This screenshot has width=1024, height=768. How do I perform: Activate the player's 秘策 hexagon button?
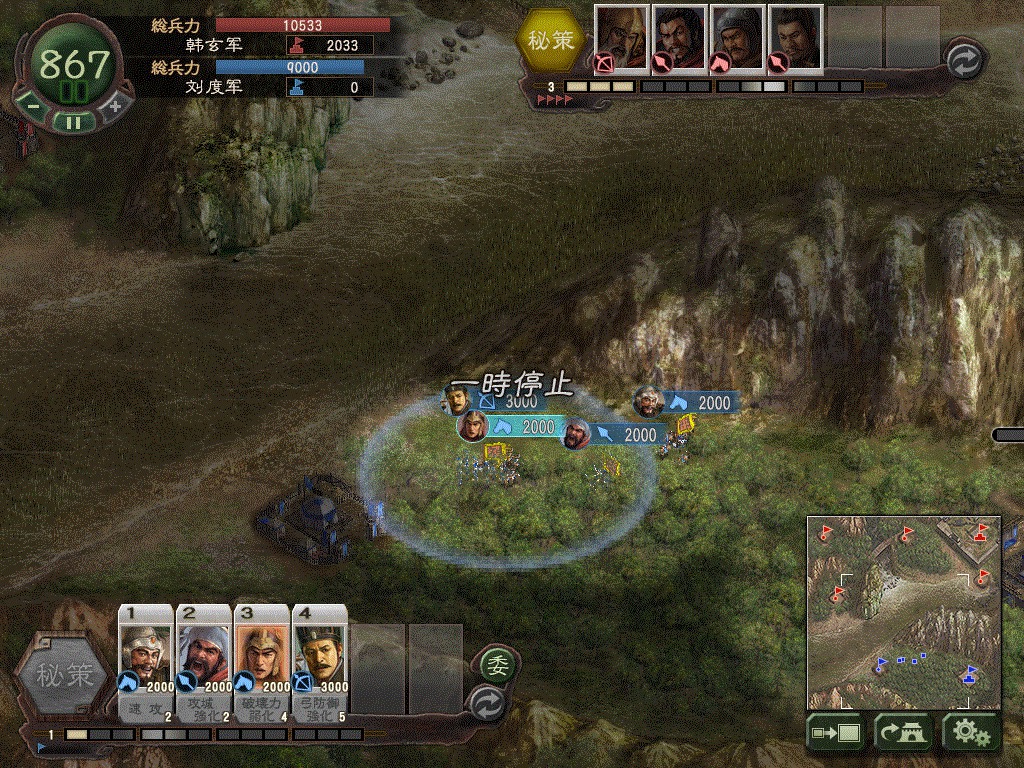(64, 676)
